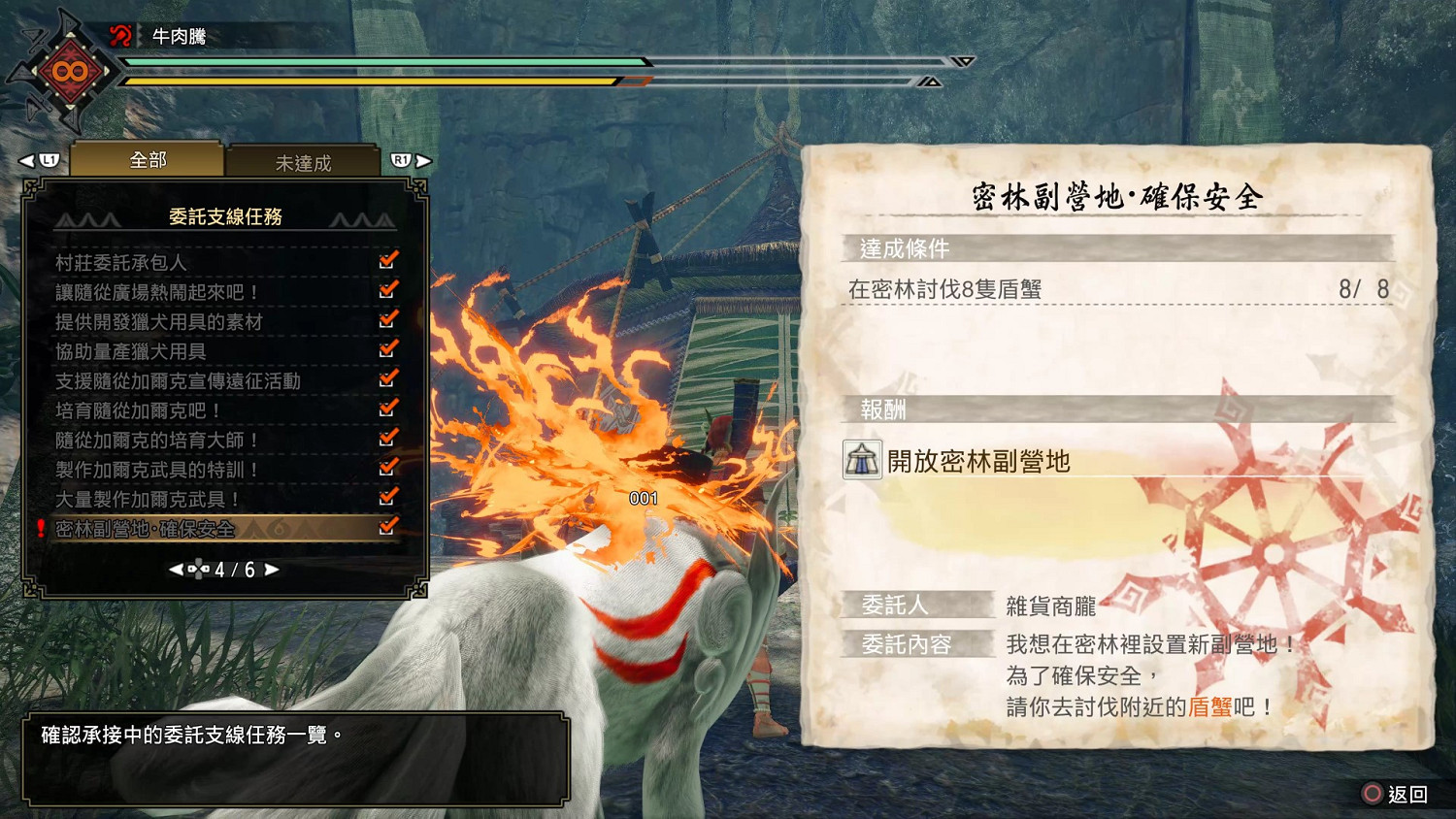The width and height of the screenshot is (1456, 819).
Task: Click the circle button icon next to 返回
Action: tap(1371, 794)
